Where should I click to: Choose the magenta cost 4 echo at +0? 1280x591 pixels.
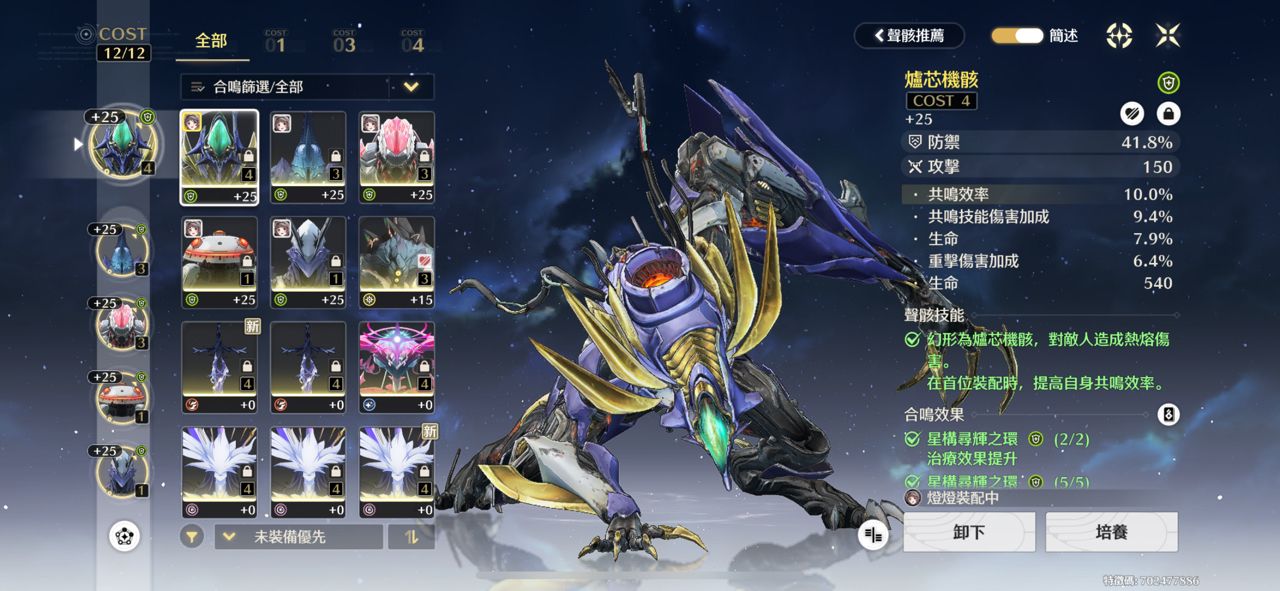[397, 367]
